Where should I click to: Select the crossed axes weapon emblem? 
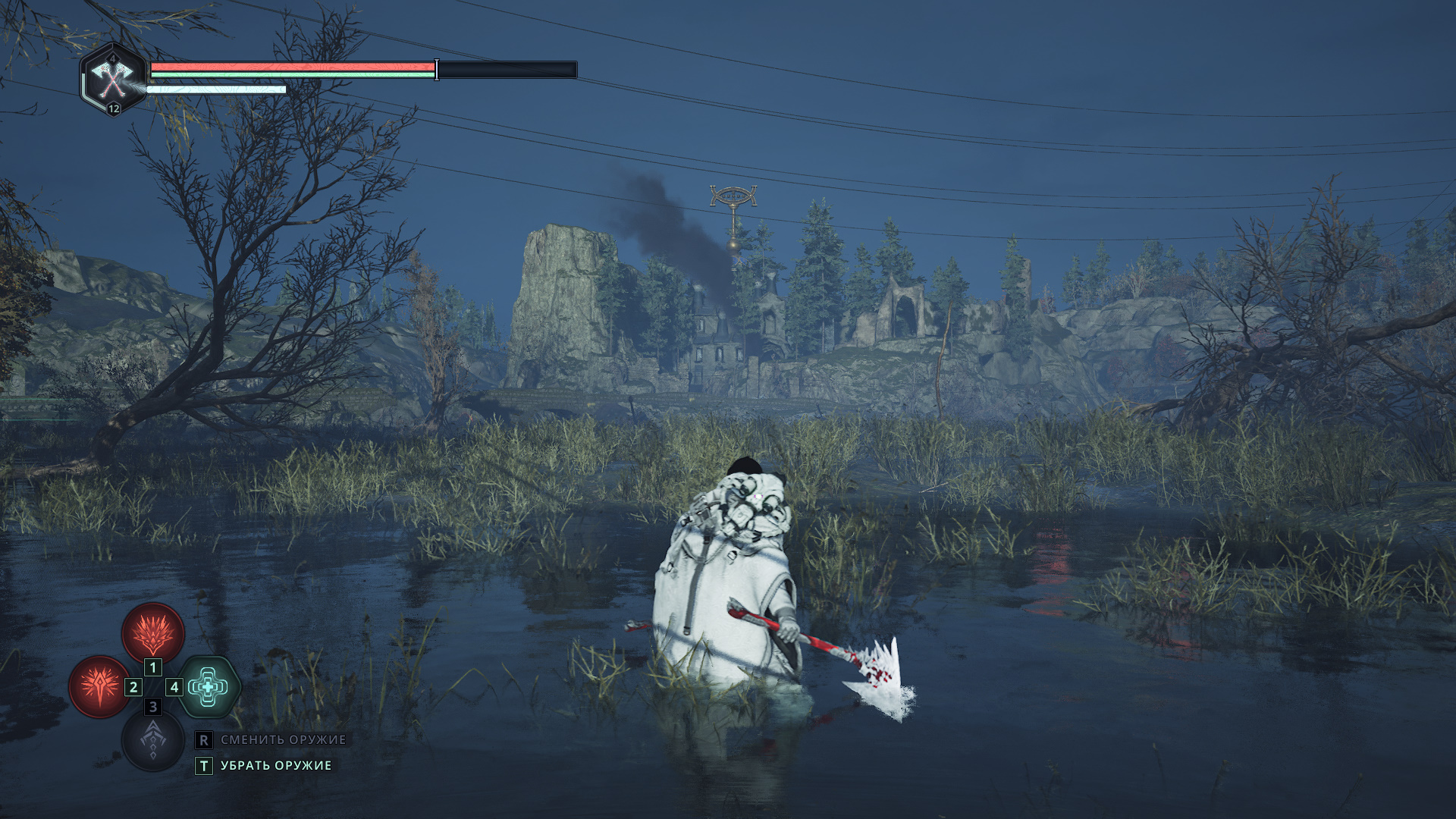pos(113,78)
